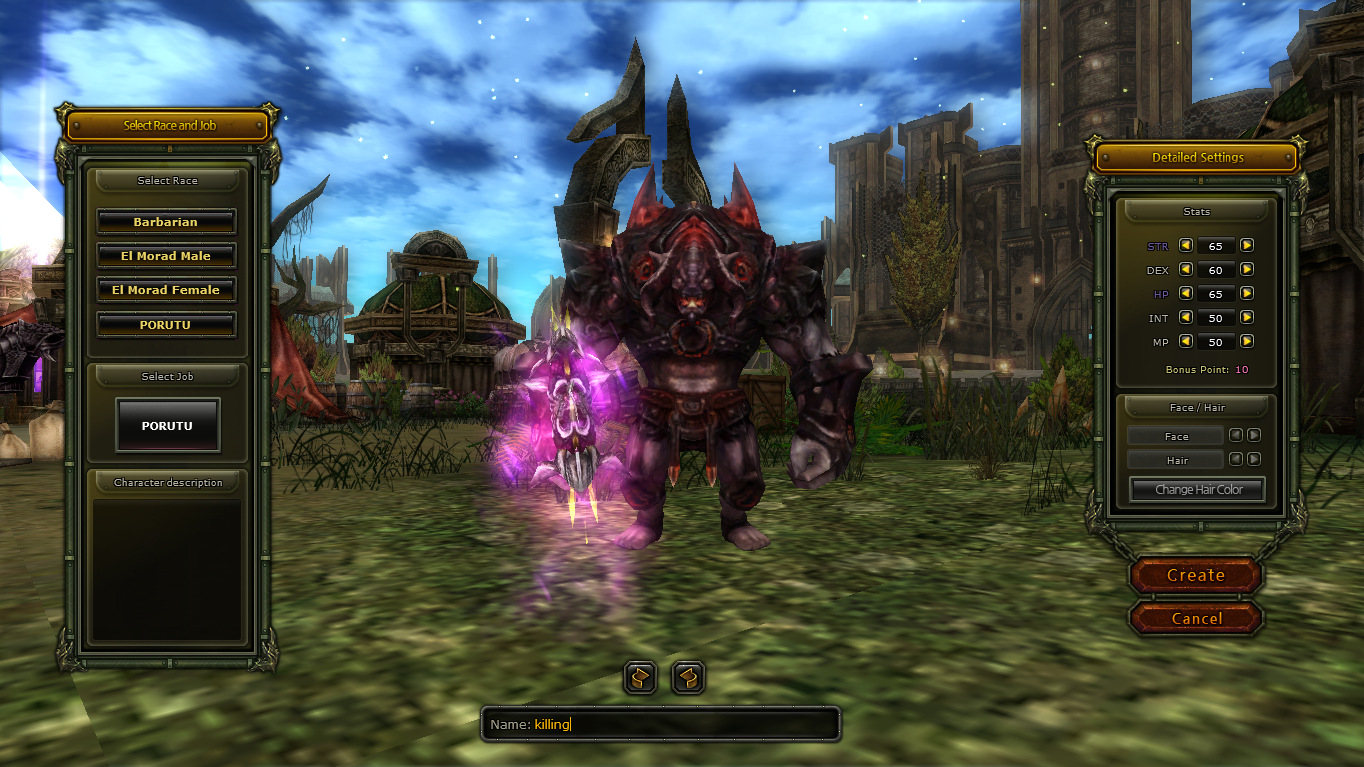Increase the DEX stat

click(x=1247, y=269)
